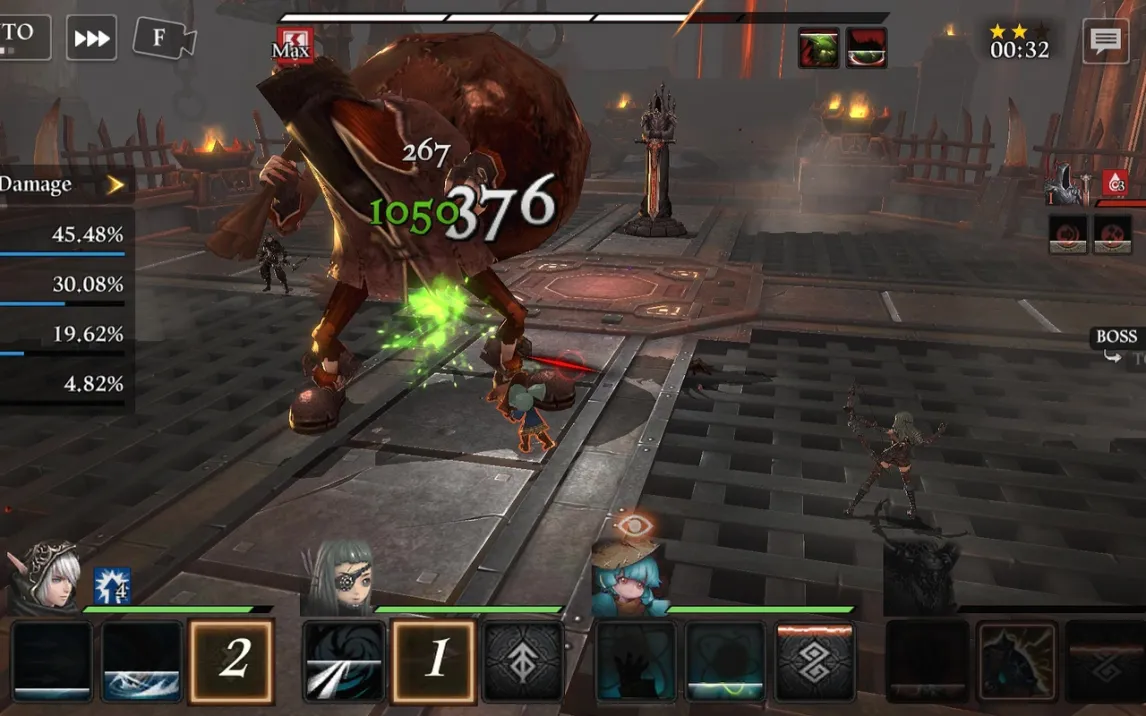Screen dimensions: 1146x716
Task: Activate the teal orbit-ring skill
Action: coord(725,660)
